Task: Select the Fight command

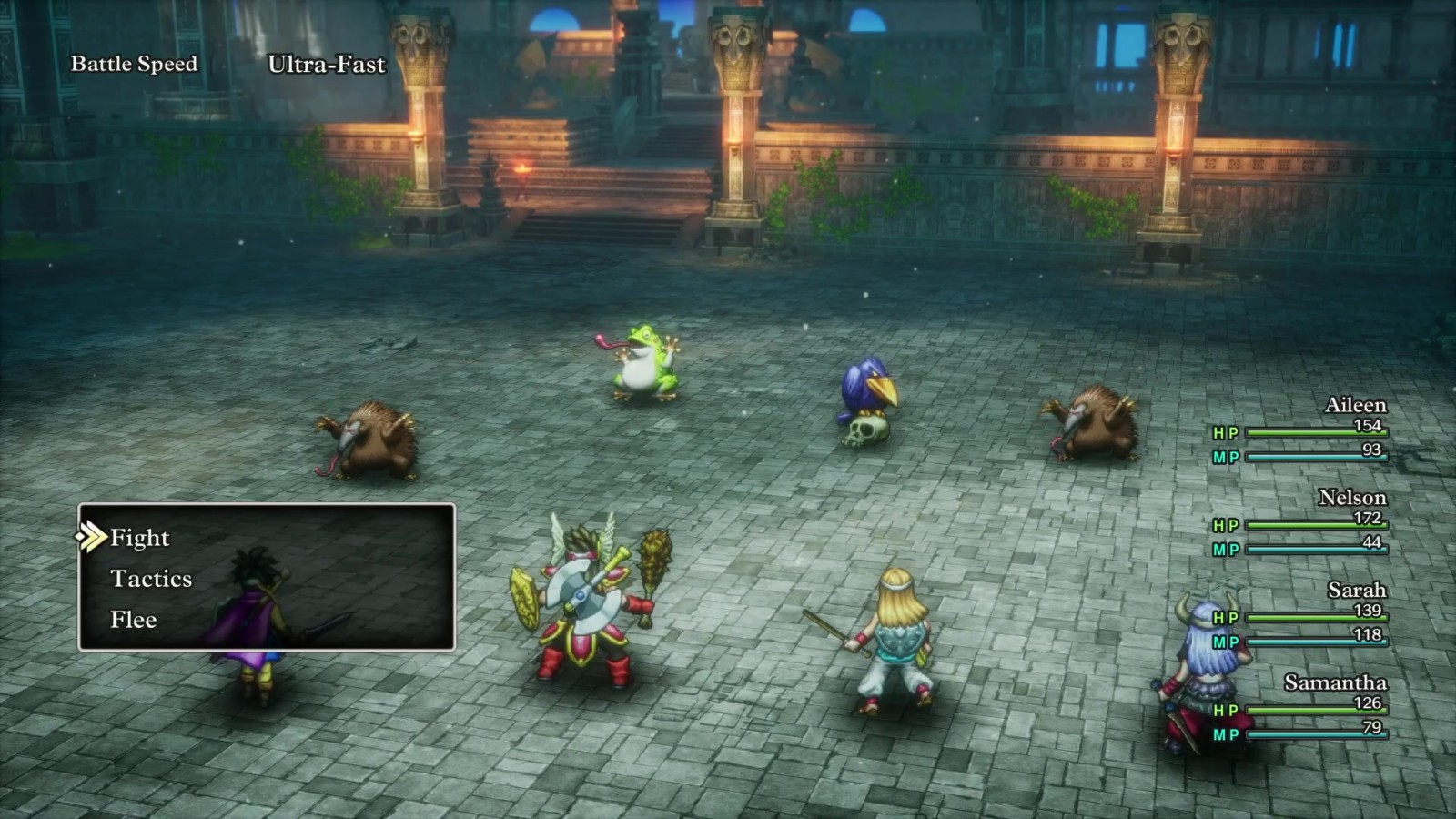Action: [139, 538]
